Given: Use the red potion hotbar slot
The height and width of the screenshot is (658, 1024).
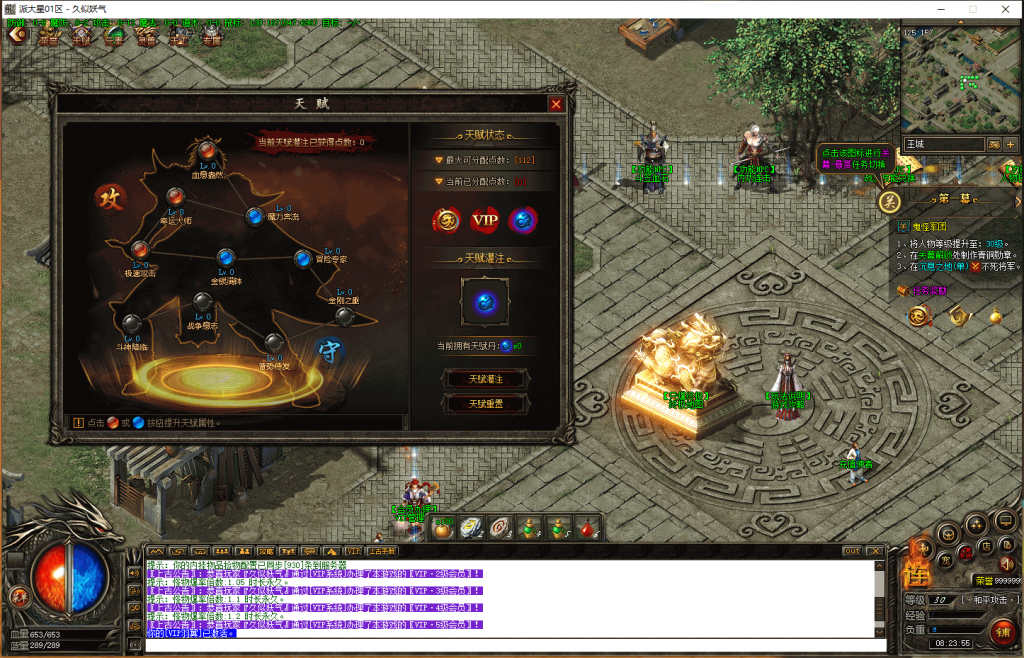Looking at the screenshot, I should click(x=589, y=528).
